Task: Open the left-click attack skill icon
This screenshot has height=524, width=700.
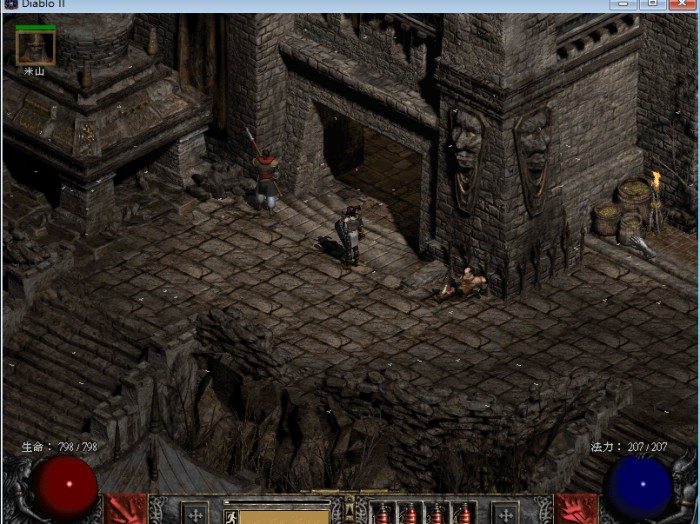Action: coord(125,509)
